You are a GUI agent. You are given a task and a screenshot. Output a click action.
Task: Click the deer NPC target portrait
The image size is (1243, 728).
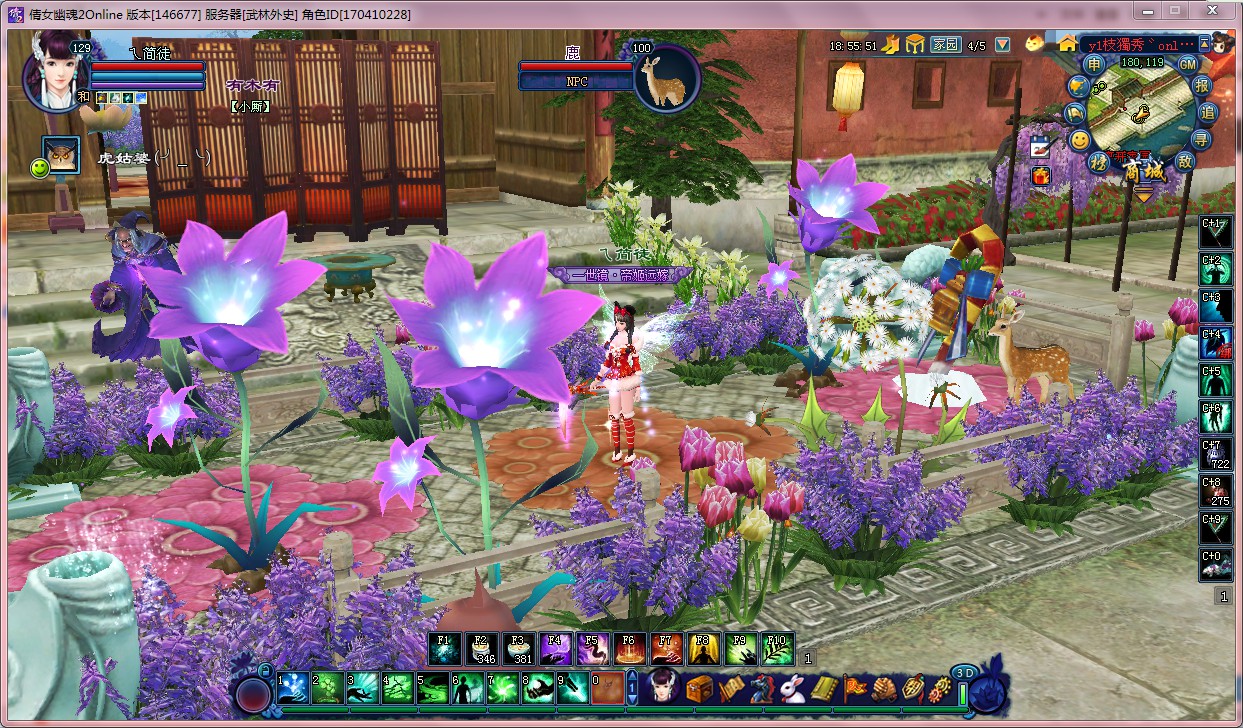click(x=664, y=79)
